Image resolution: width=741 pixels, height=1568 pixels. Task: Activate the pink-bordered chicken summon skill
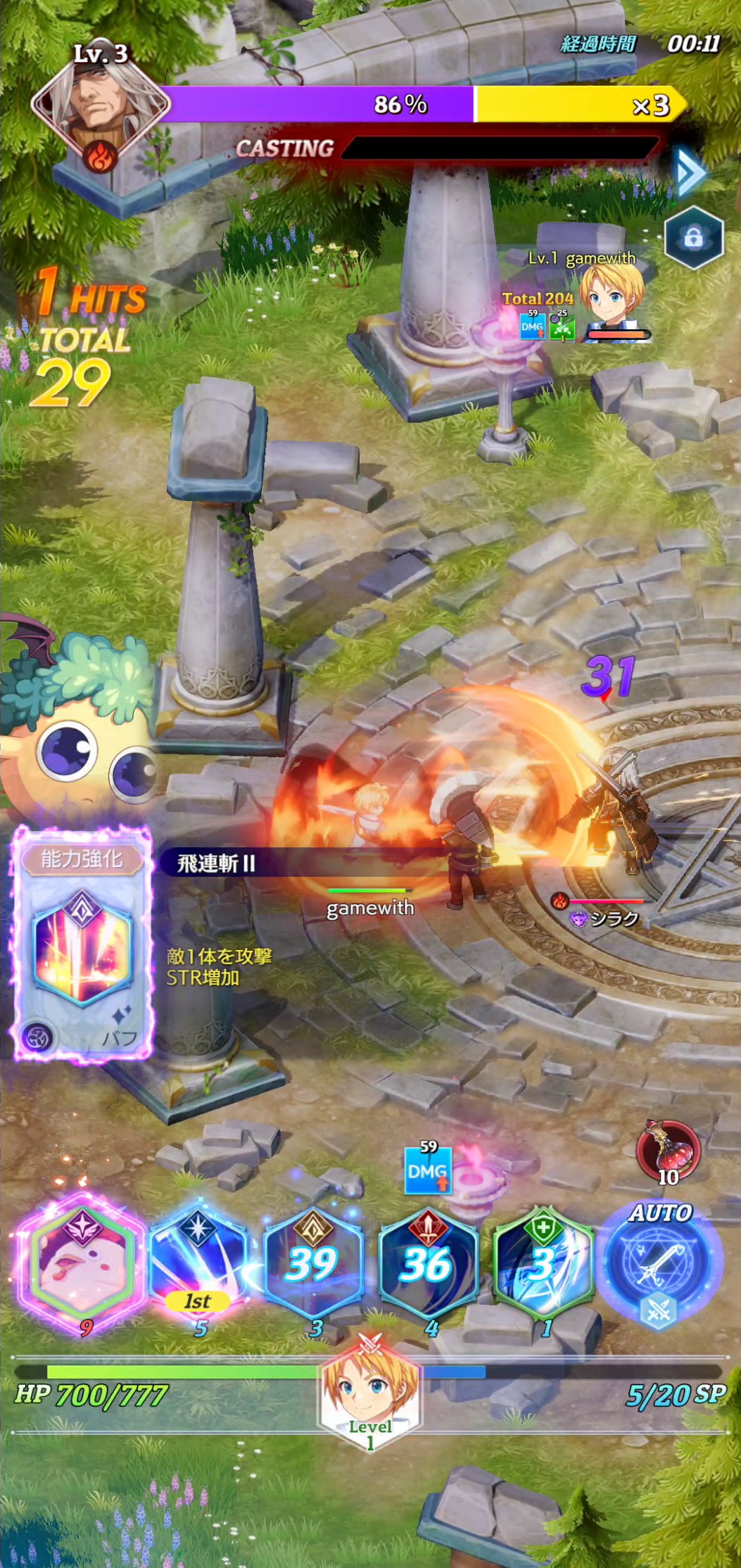[82, 1258]
